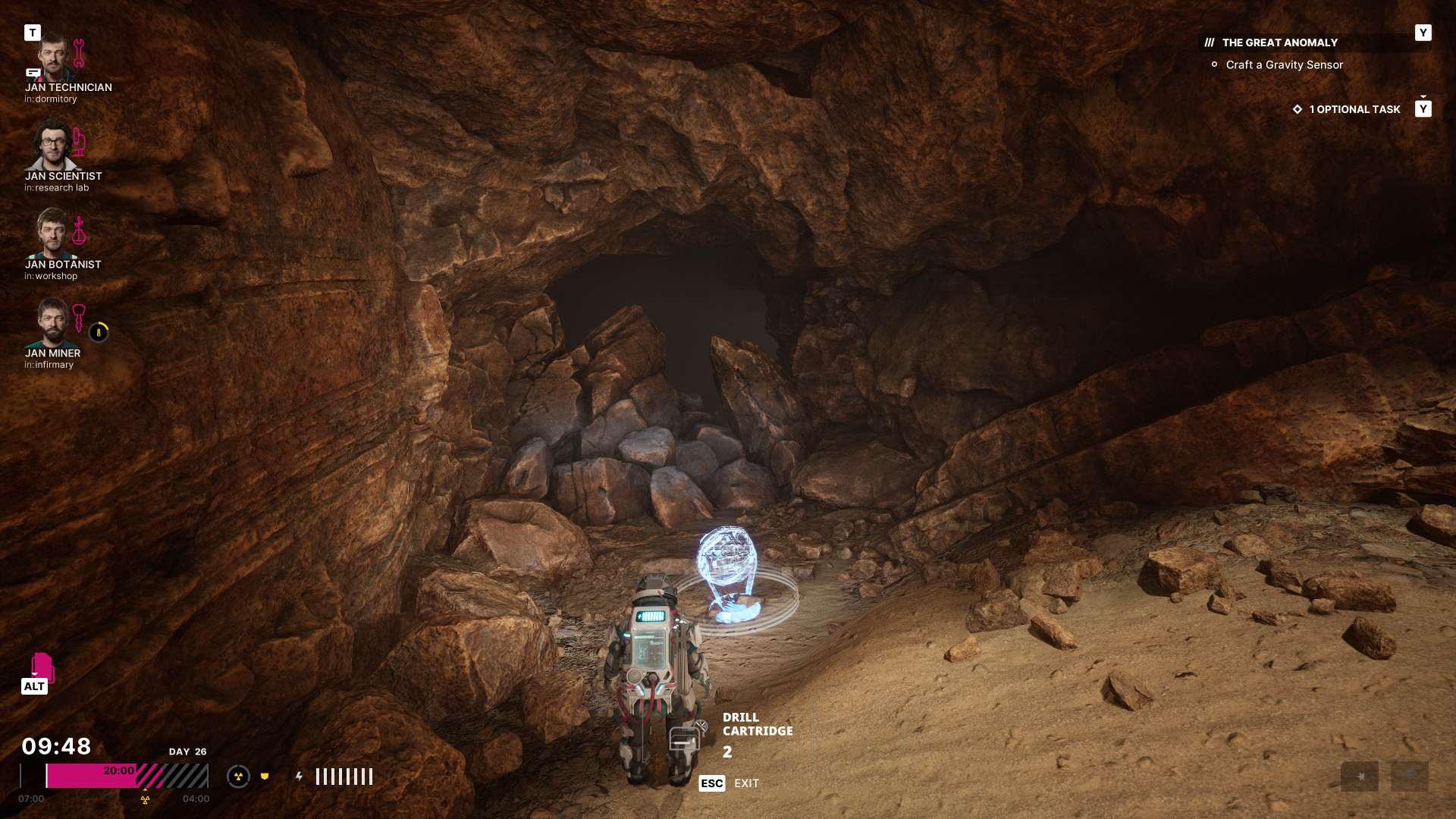This screenshot has height=819, width=1456.
Task: Open the pink documents icon
Action: [x=42, y=667]
